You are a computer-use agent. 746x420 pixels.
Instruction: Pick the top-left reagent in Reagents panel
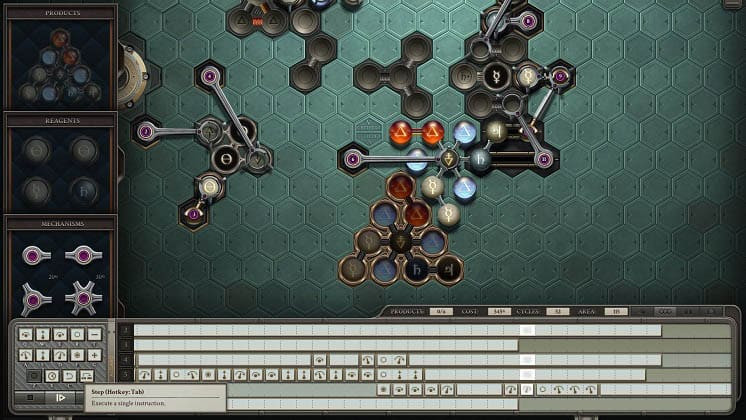coord(37,149)
